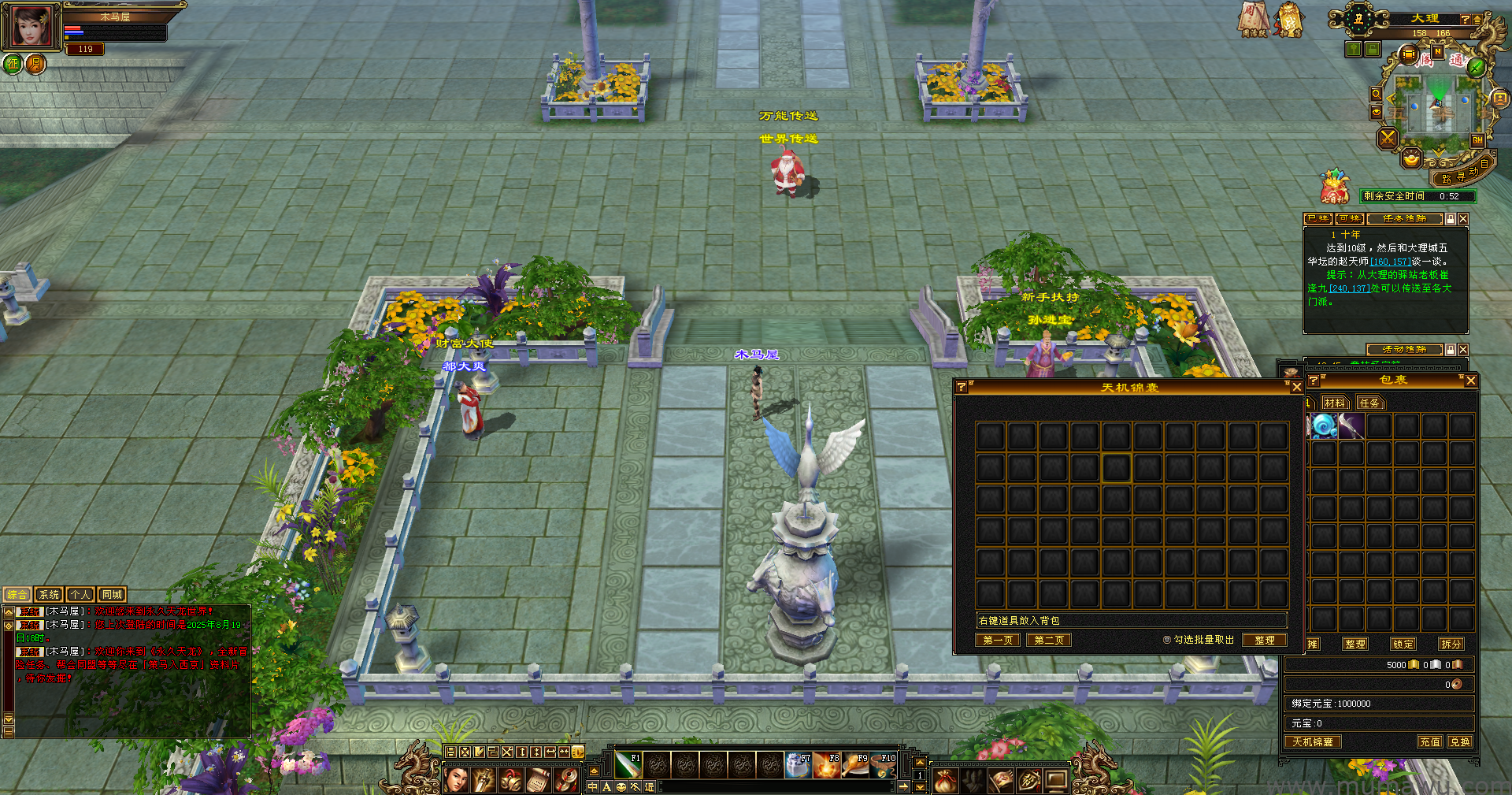Viewport: 1512px width, 795px height.
Task: Click the 兑换 exchange button
Action: click(x=1459, y=741)
